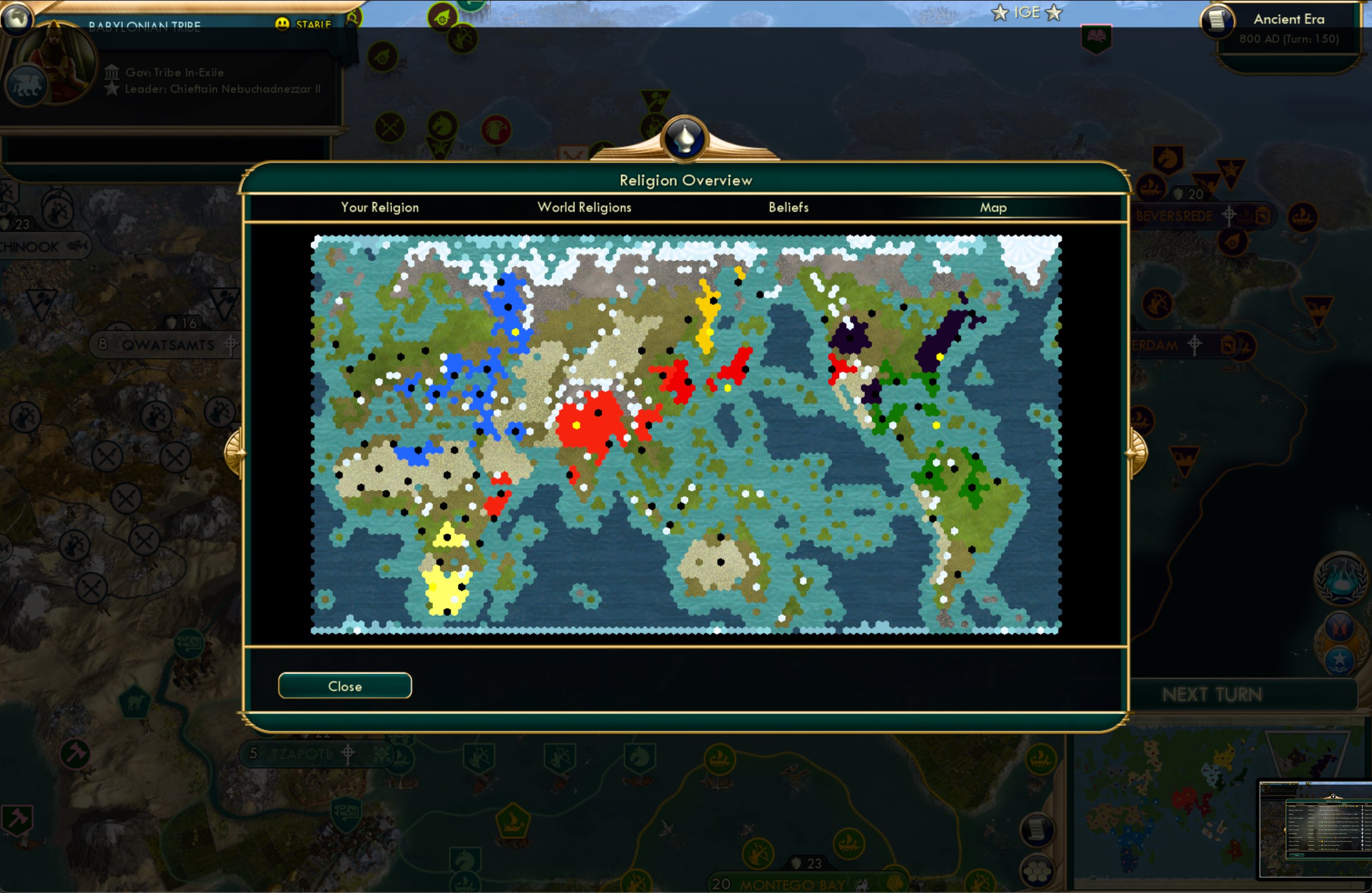Switch to the Map tab
Image resolution: width=1372 pixels, height=893 pixels.
993,207
